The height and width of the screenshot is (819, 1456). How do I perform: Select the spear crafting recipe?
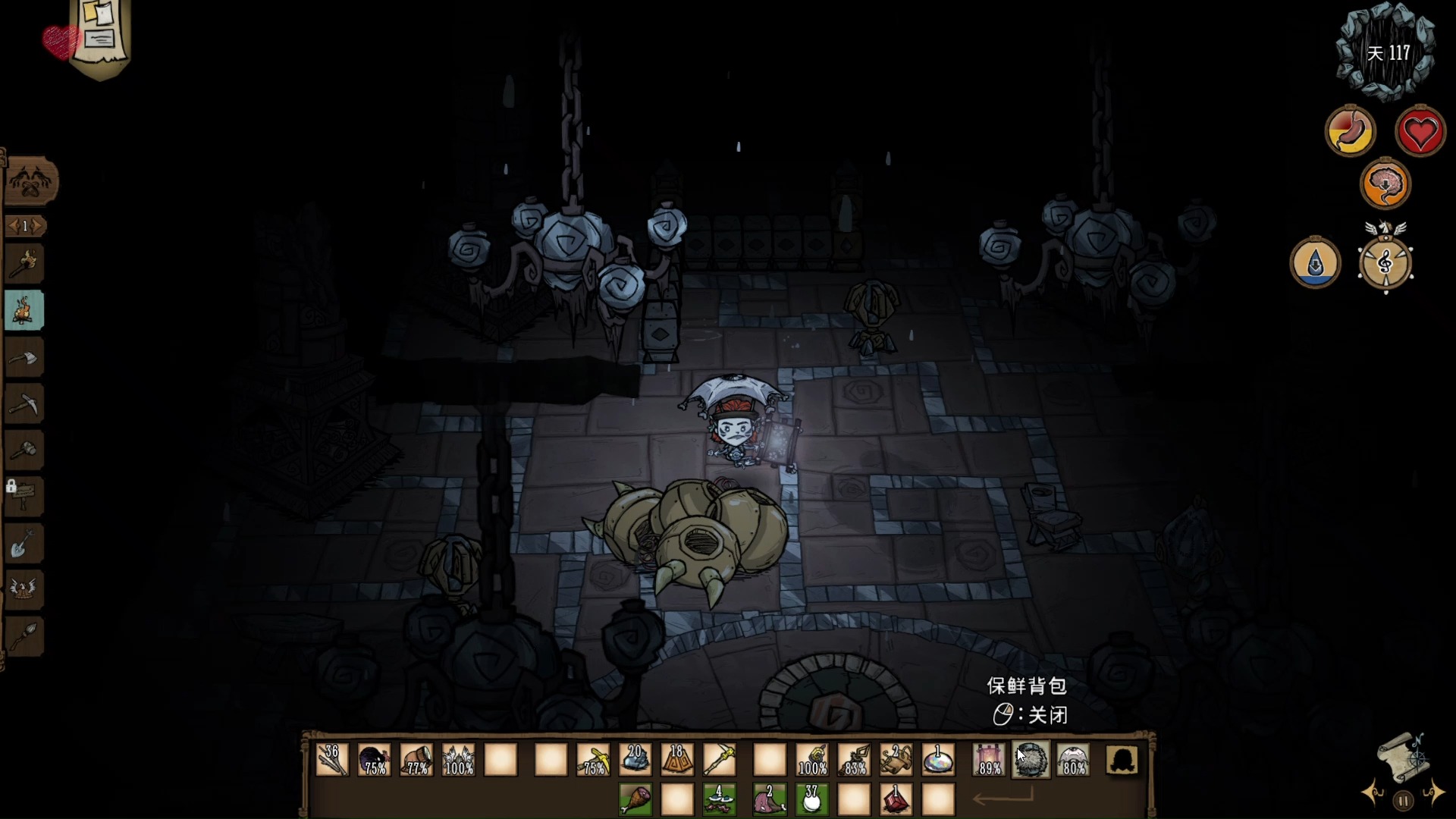point(24,635)
